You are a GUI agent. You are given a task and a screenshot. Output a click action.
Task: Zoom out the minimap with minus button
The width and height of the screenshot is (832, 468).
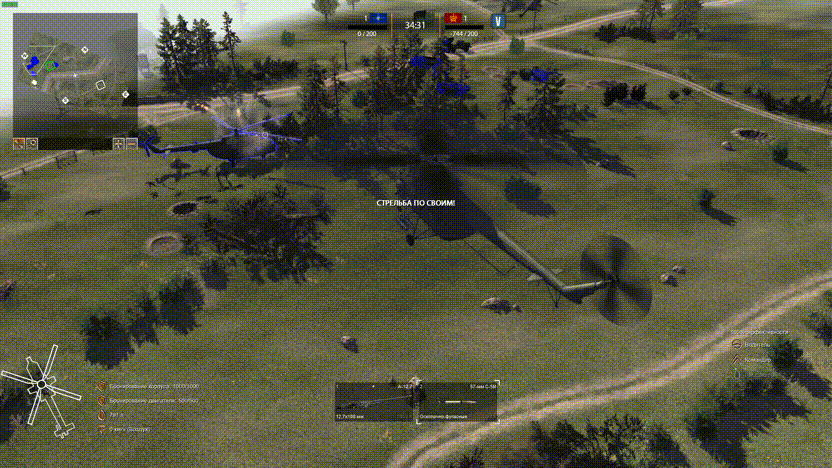[x=132, y=144]
